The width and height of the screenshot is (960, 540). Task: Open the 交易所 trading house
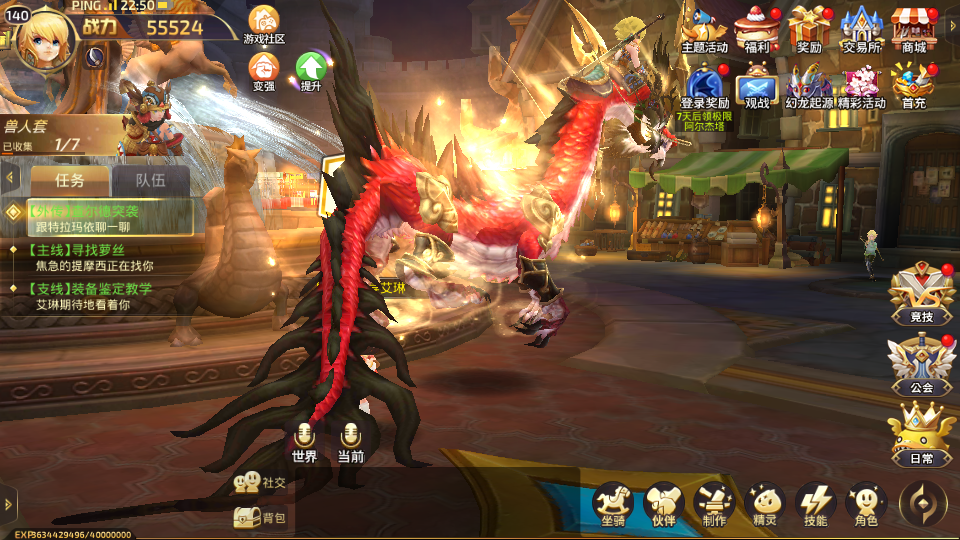tap(861, 28)
